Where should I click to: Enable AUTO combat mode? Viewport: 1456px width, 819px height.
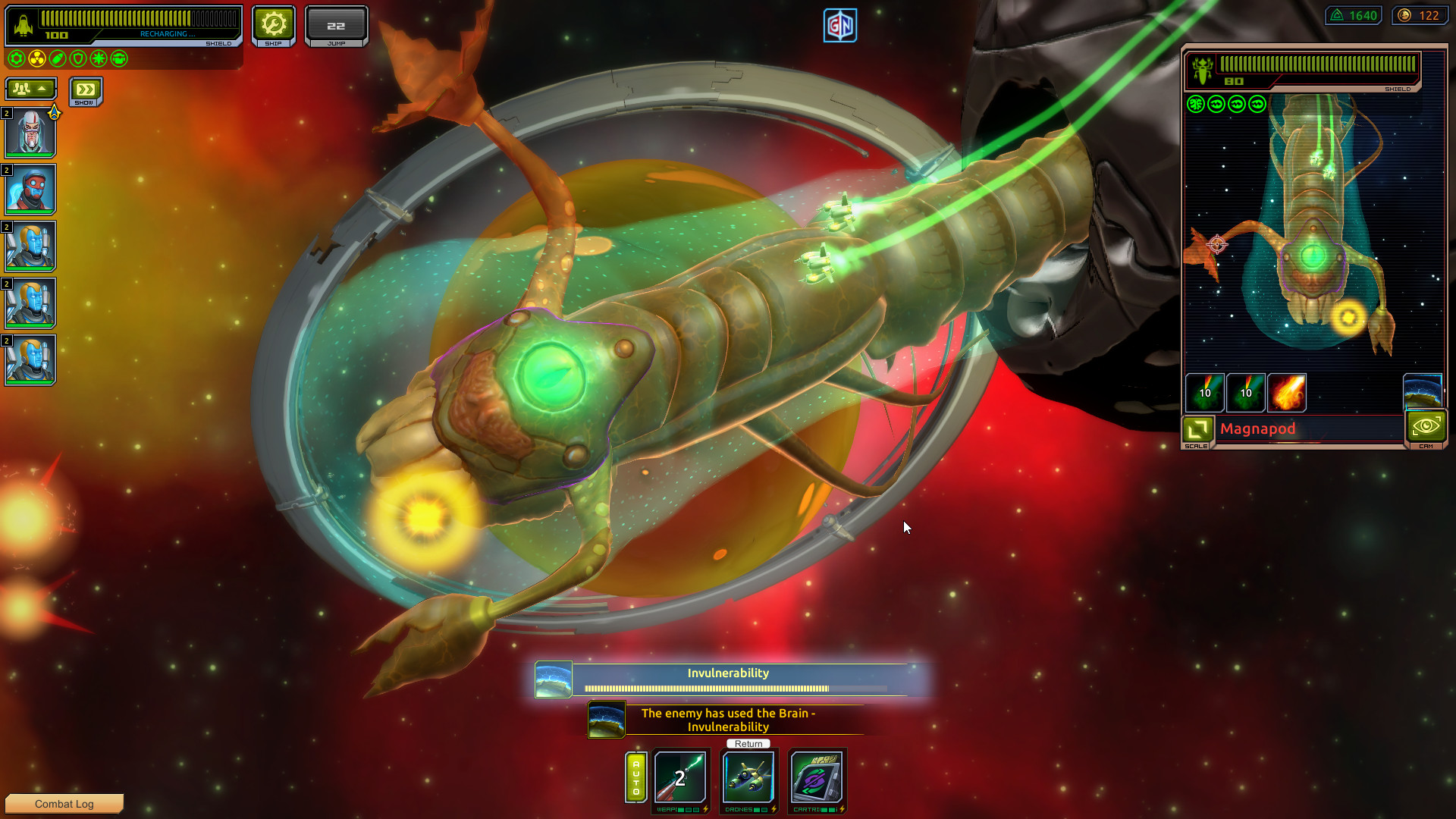[636, 777]
